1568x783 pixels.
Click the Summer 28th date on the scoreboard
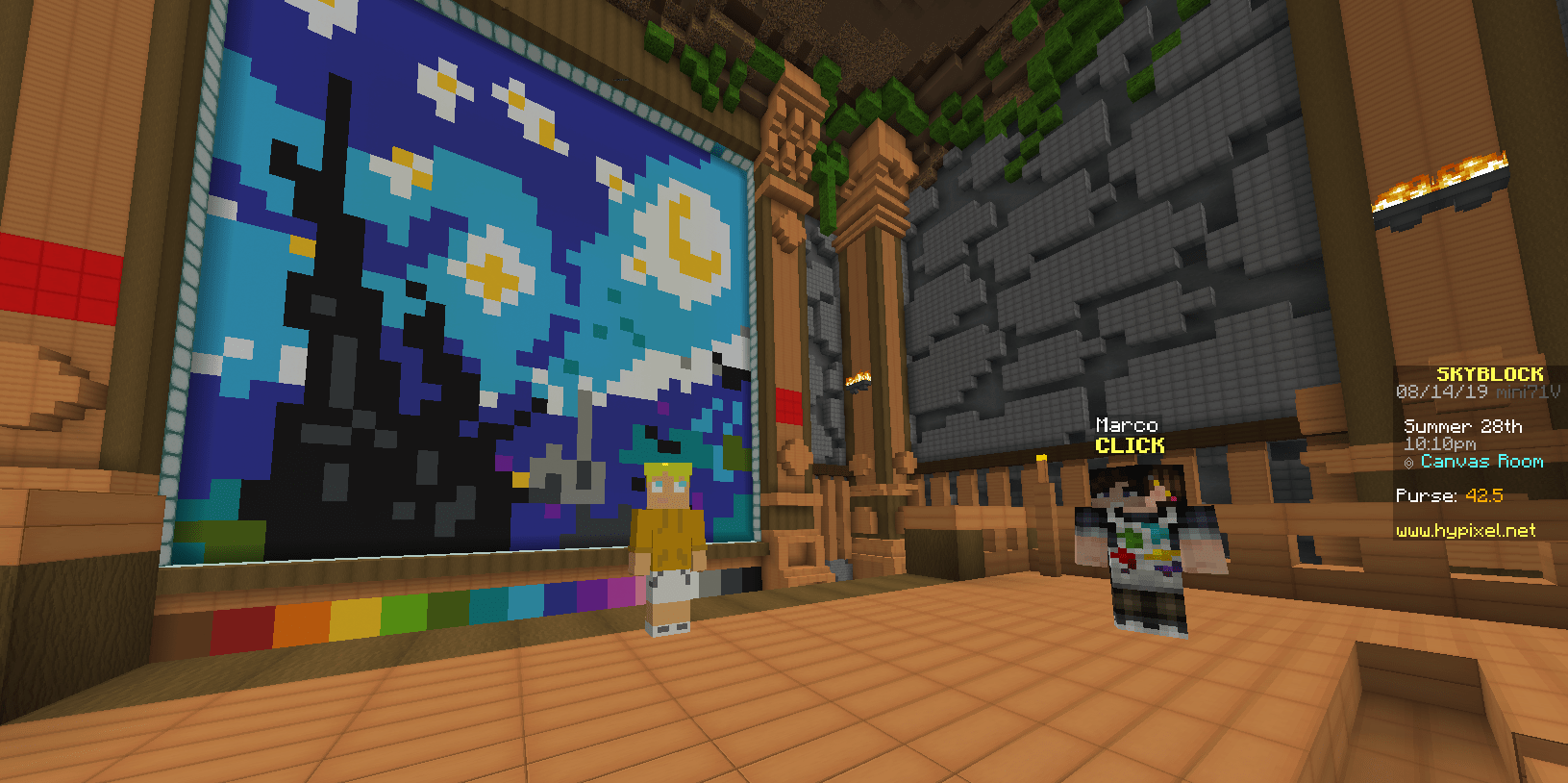[x=1464, y=426]
